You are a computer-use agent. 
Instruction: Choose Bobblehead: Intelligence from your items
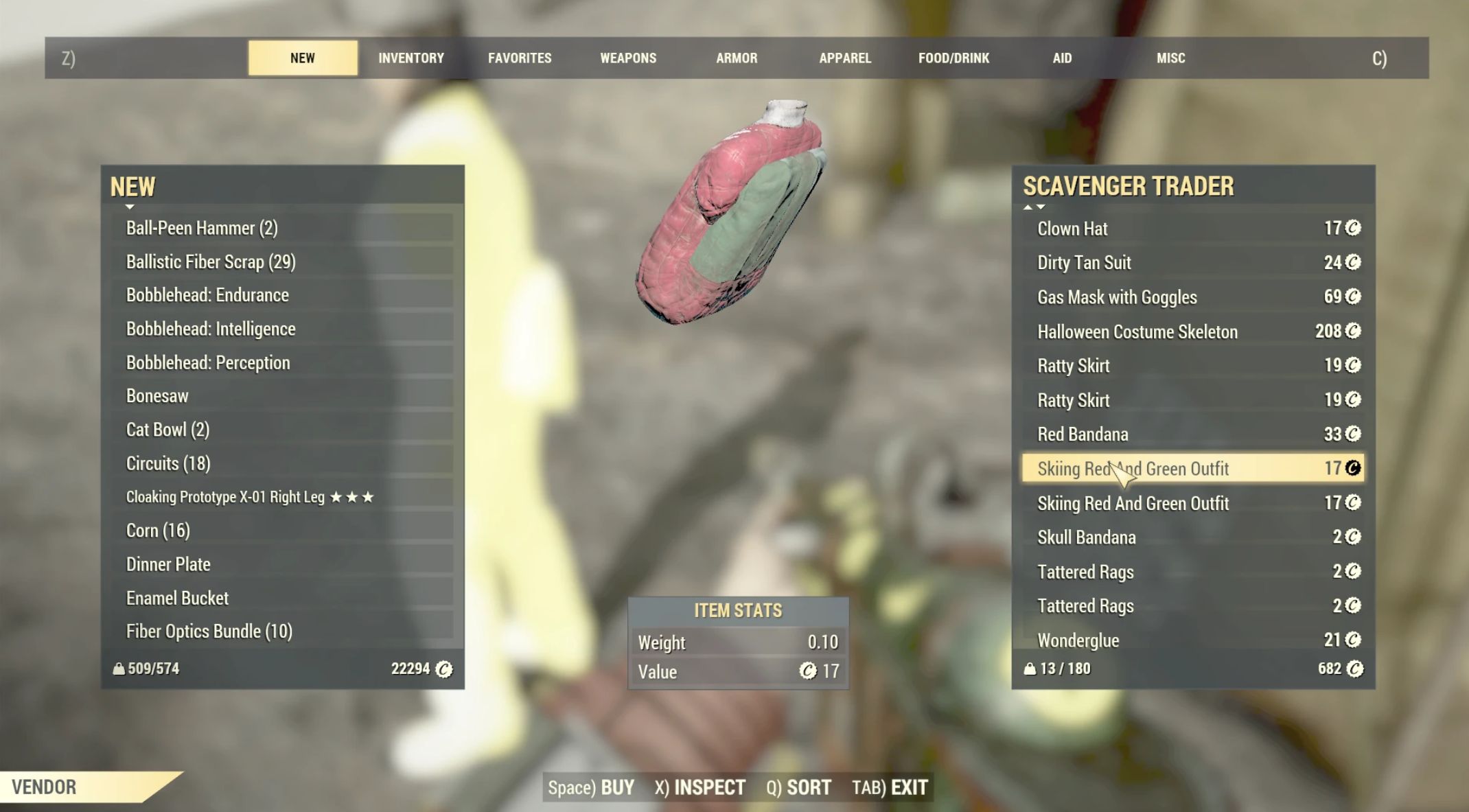tap(281, 329)
